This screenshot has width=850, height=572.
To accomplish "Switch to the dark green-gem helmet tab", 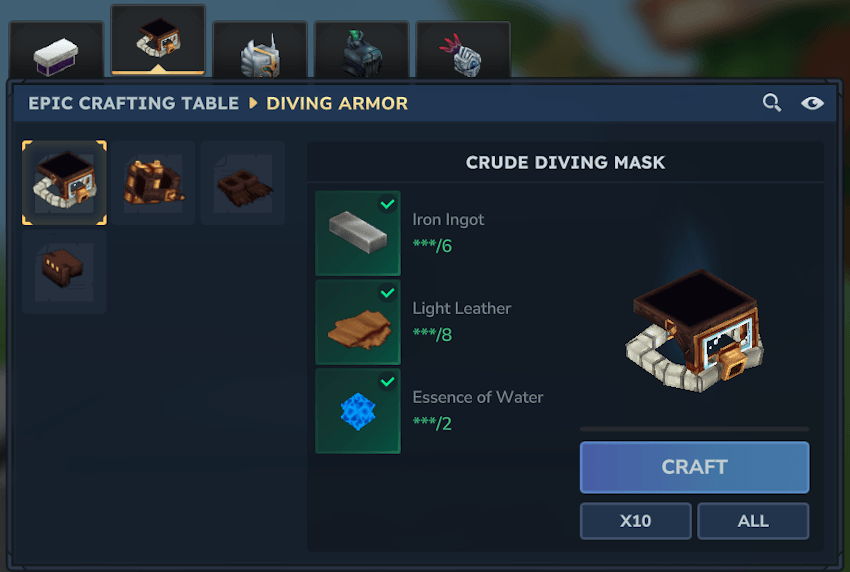I will click(x=362, y=52).
